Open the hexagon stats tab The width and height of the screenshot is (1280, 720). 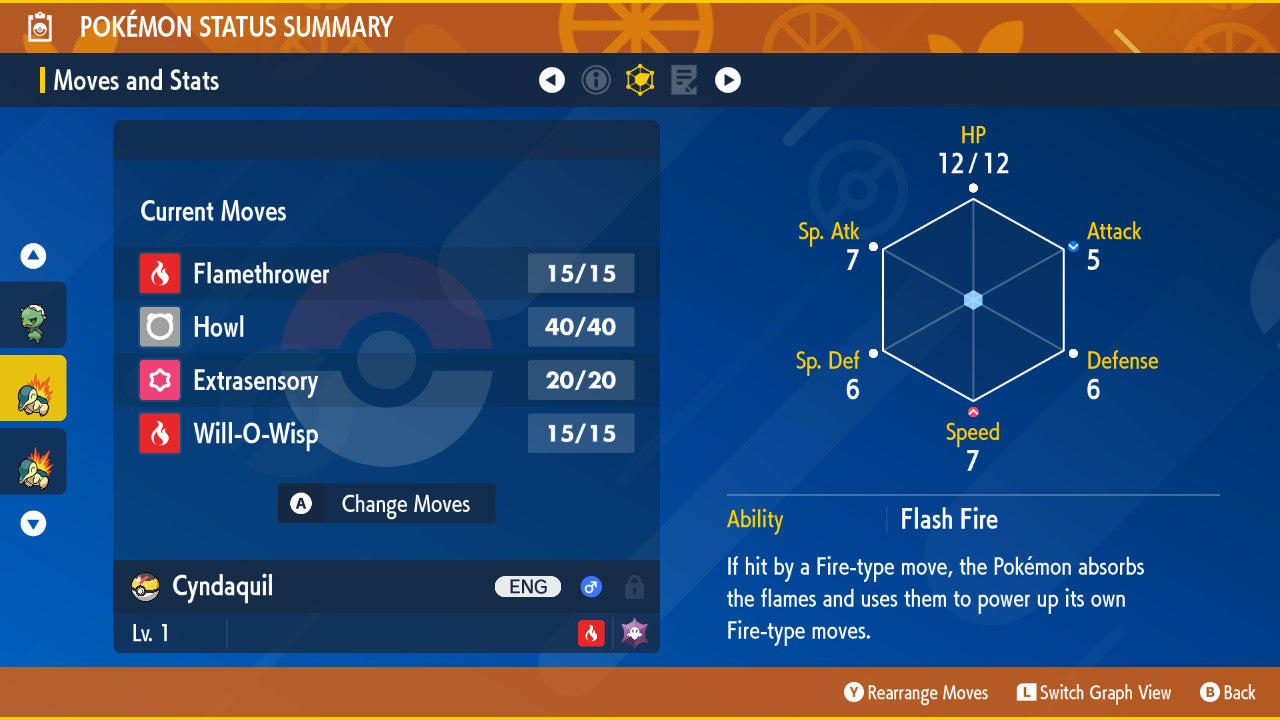coord(640,80)
